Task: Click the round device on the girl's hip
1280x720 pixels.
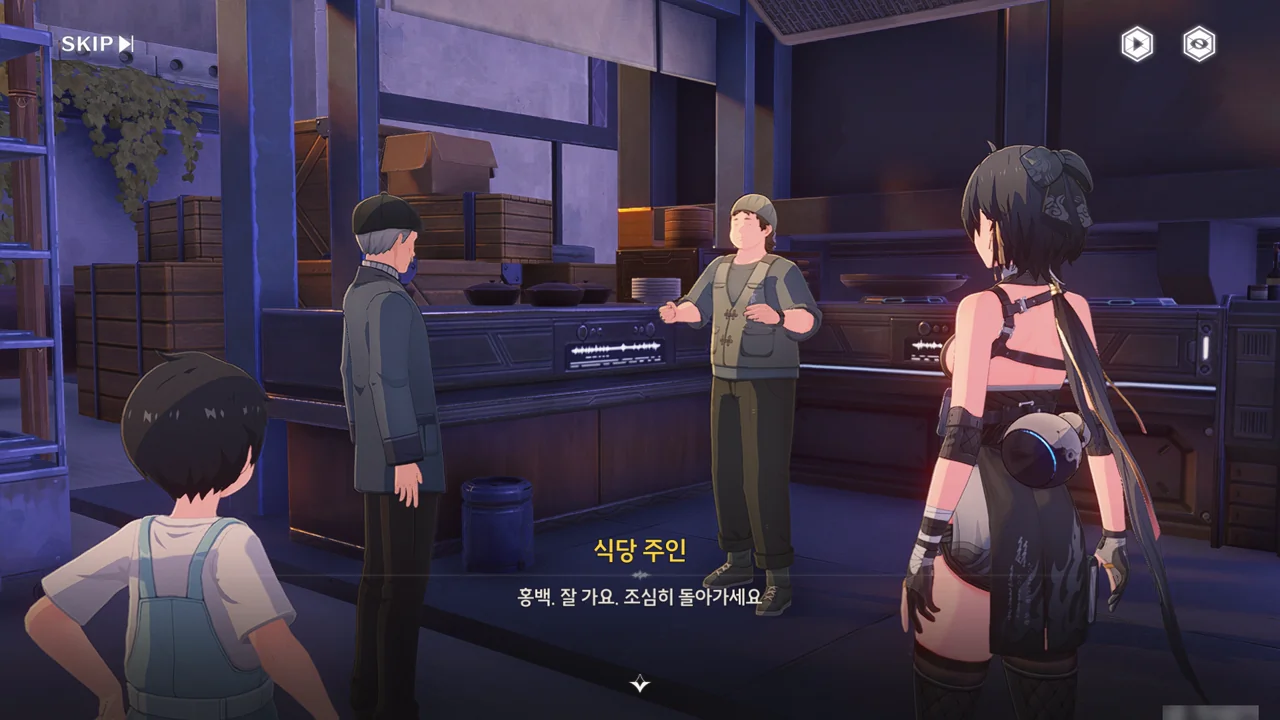Action: 1042,445
